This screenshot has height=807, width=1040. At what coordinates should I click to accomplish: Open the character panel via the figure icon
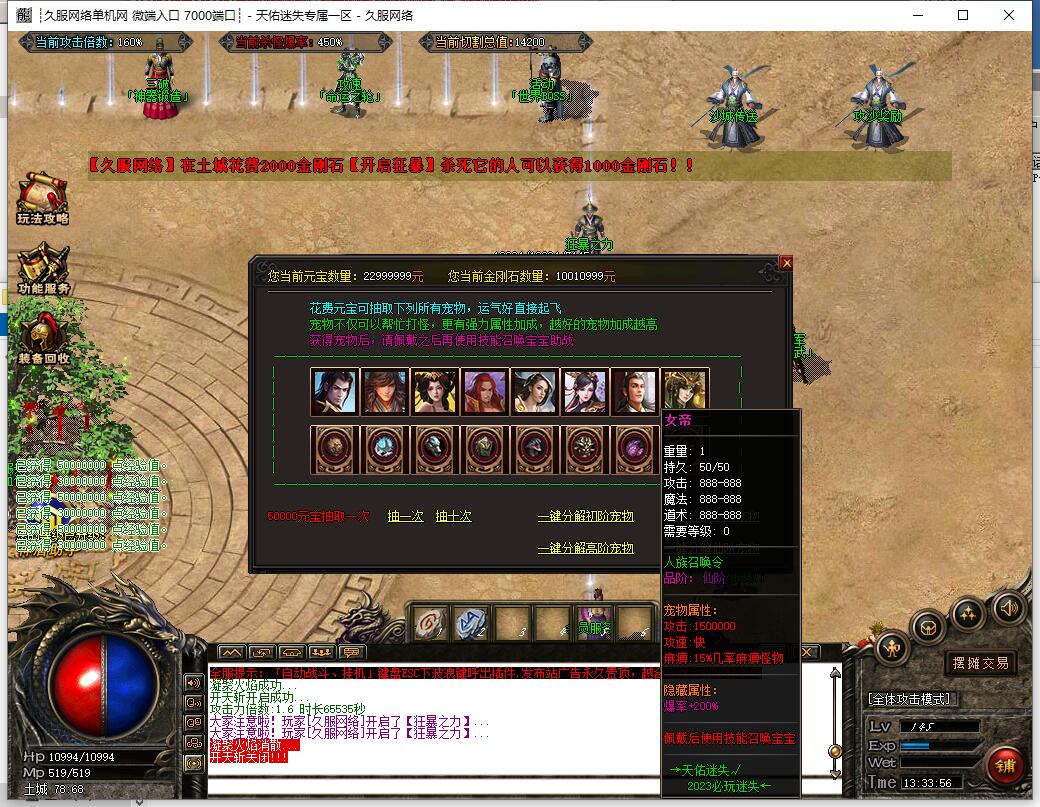tap(892, 648)
